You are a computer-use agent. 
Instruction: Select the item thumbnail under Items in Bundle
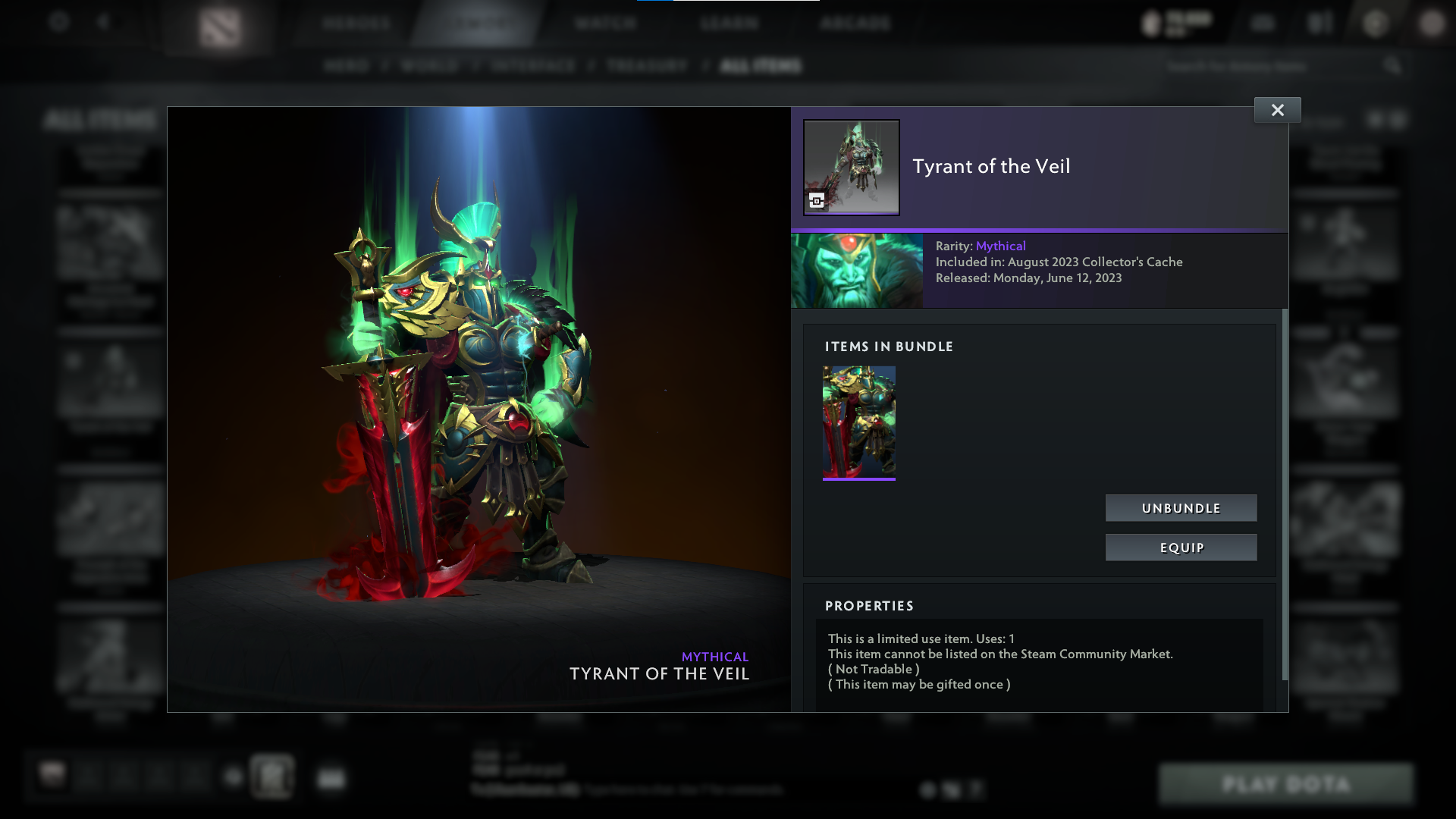[x=858, y=422]
